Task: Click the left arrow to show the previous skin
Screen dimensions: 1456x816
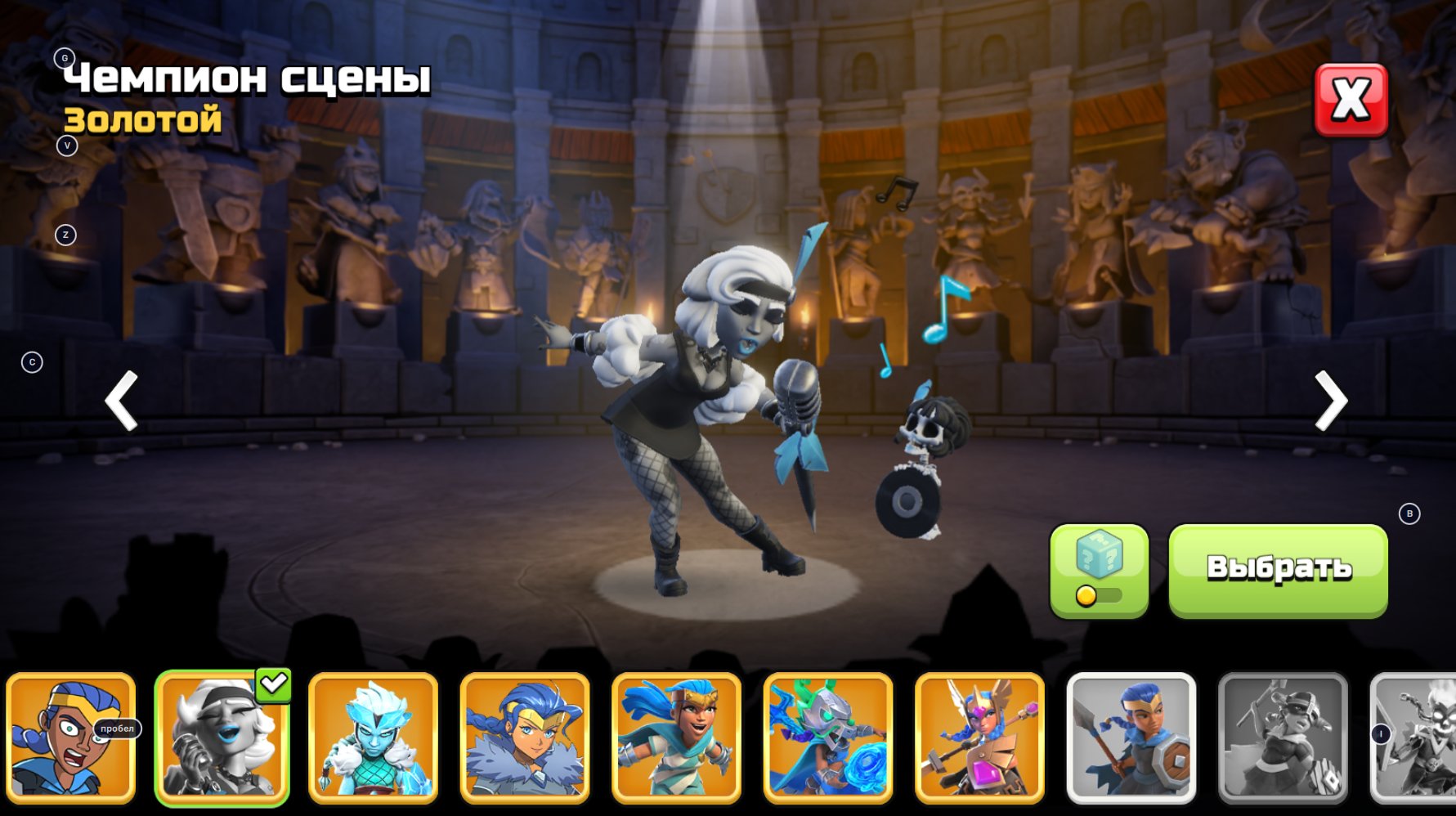Action: pos(121,401)
